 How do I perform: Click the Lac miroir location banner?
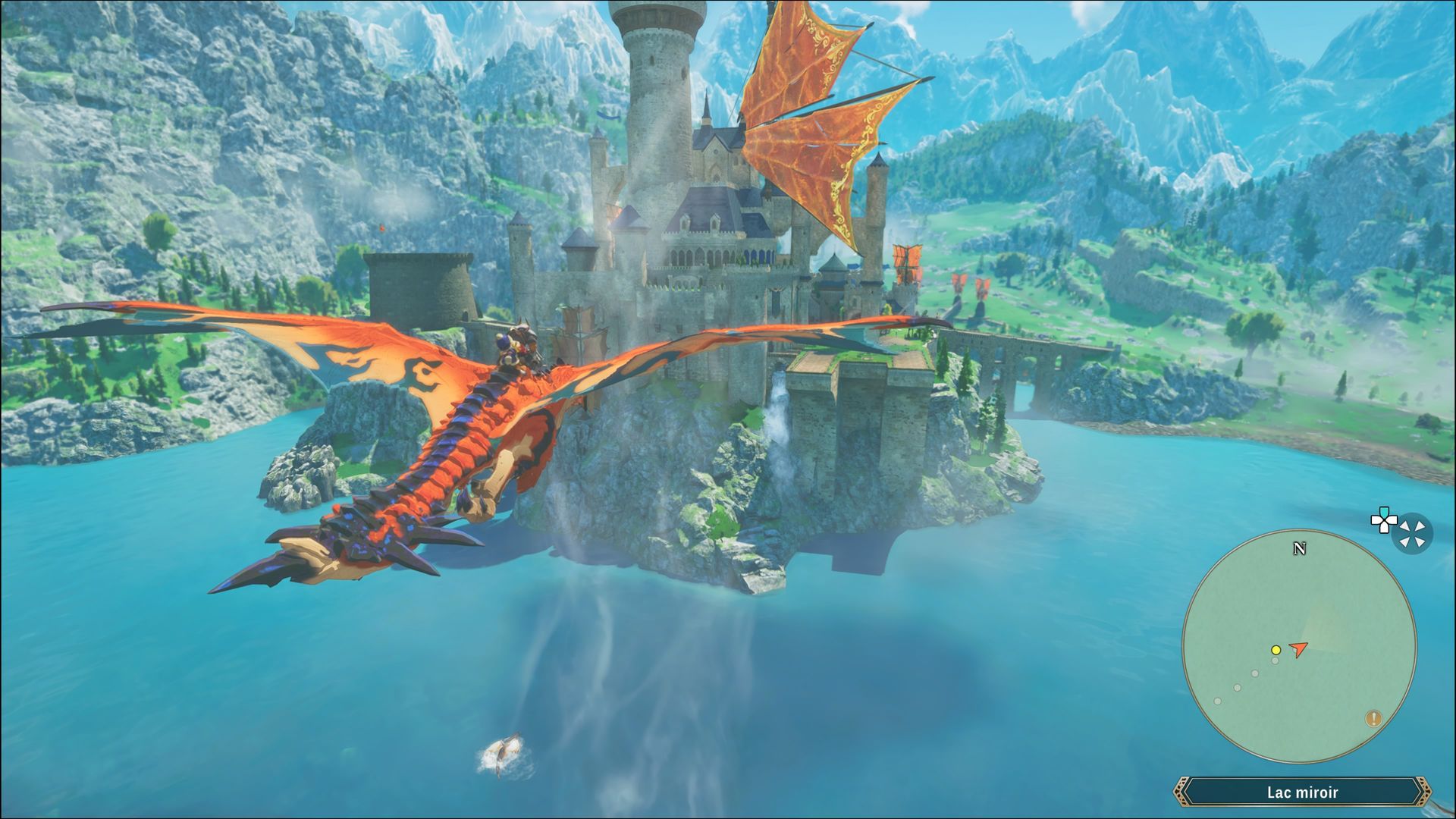[x=1301, y=792]
